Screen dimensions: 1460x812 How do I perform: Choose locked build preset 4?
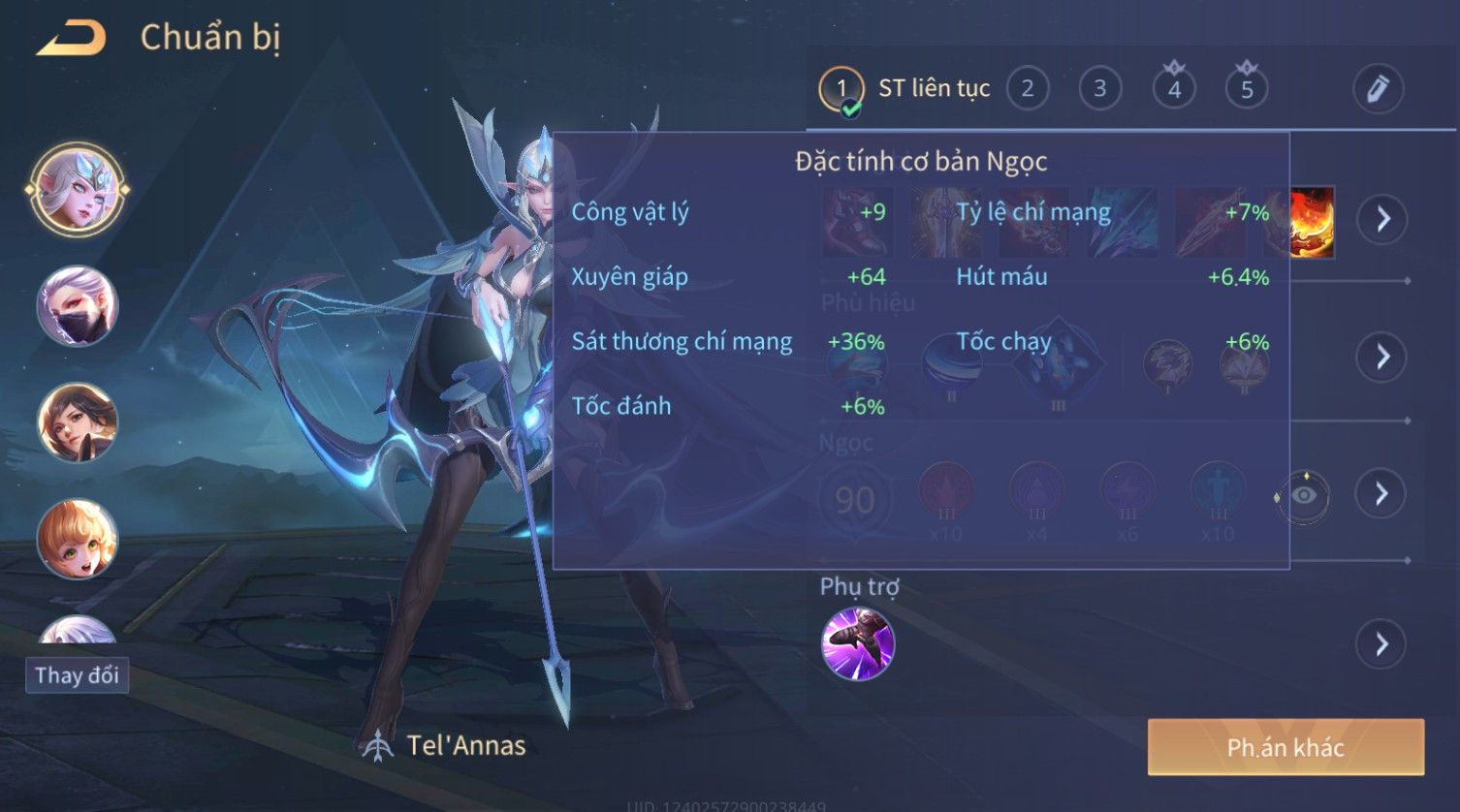click(x=1174, y=89)
